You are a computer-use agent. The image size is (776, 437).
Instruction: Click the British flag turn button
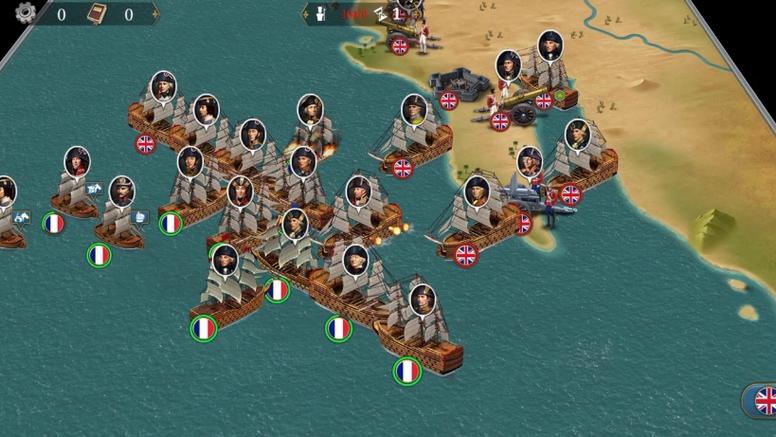[764, 402]
